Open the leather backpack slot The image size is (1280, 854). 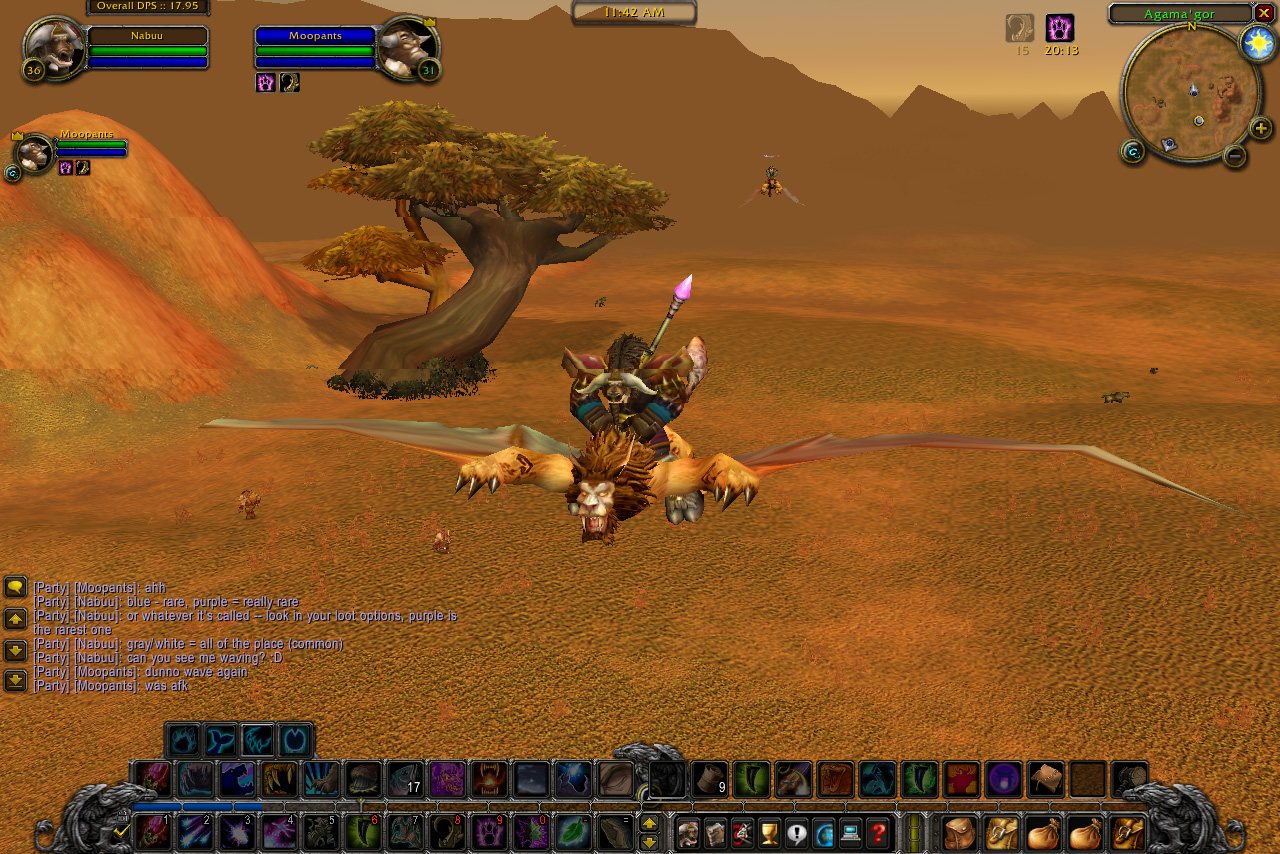(x=959, y=832)
